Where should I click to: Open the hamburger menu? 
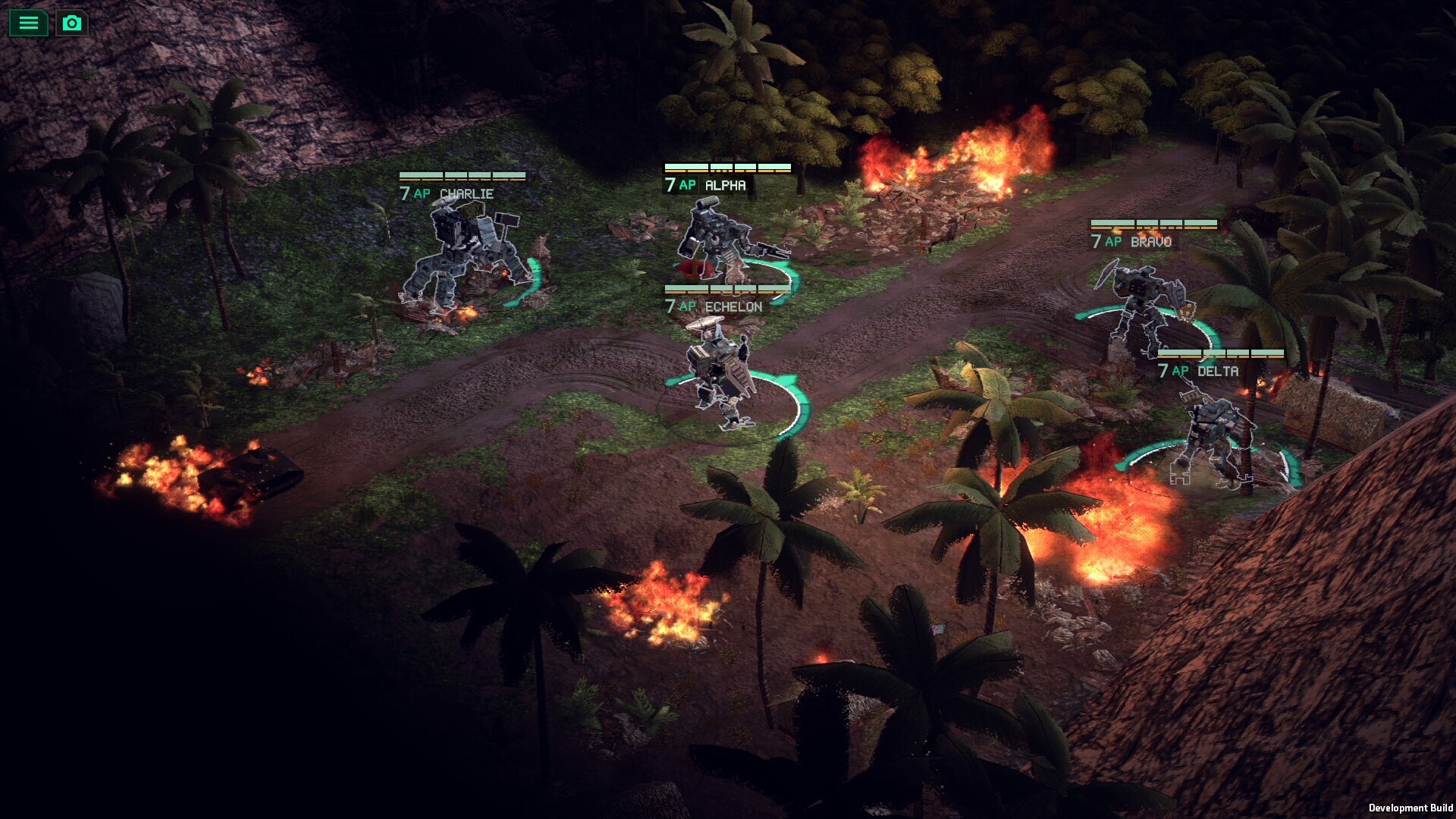tap(28, 23)
